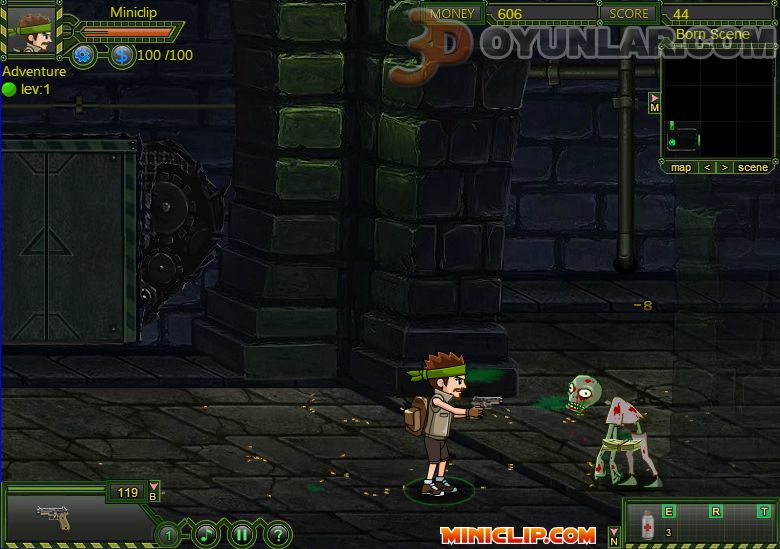Collapse the weapon panel with the B arrow
The height and width of the screenshot is (549, 780).
pos(154,491)
